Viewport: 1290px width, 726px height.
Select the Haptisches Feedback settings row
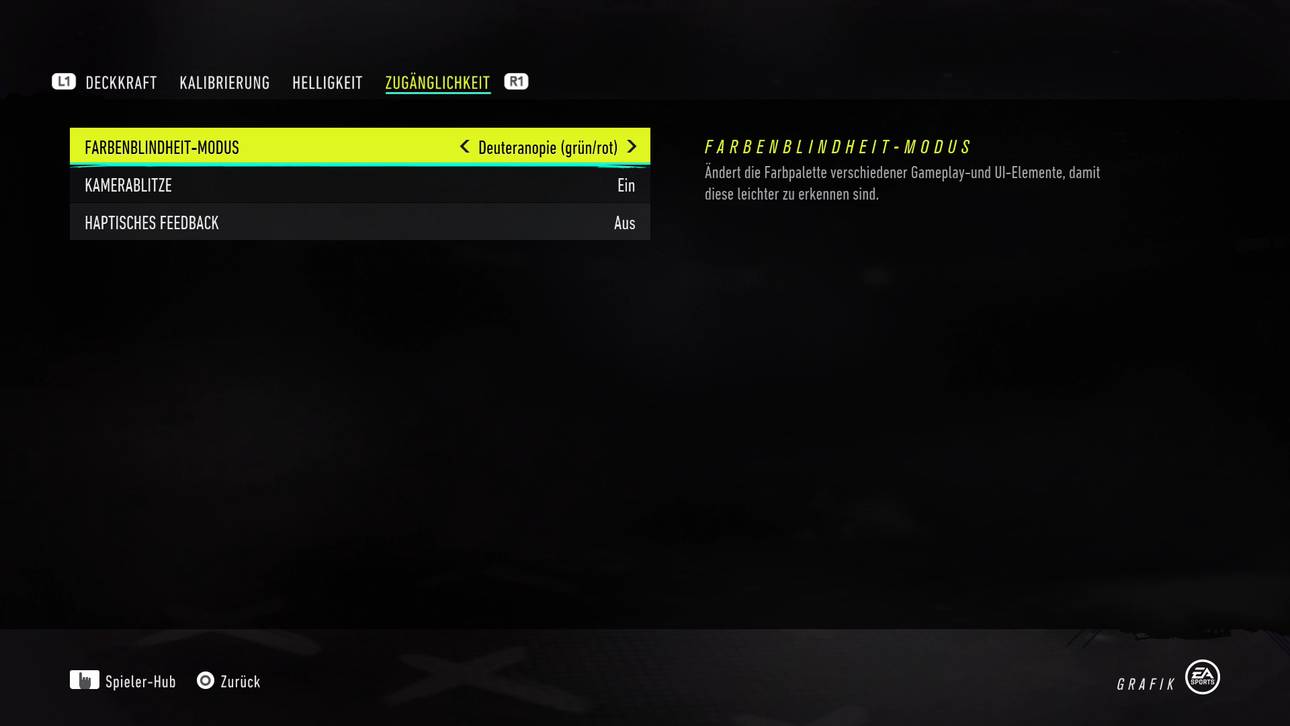pyautogui.click(x=360, y=222)
